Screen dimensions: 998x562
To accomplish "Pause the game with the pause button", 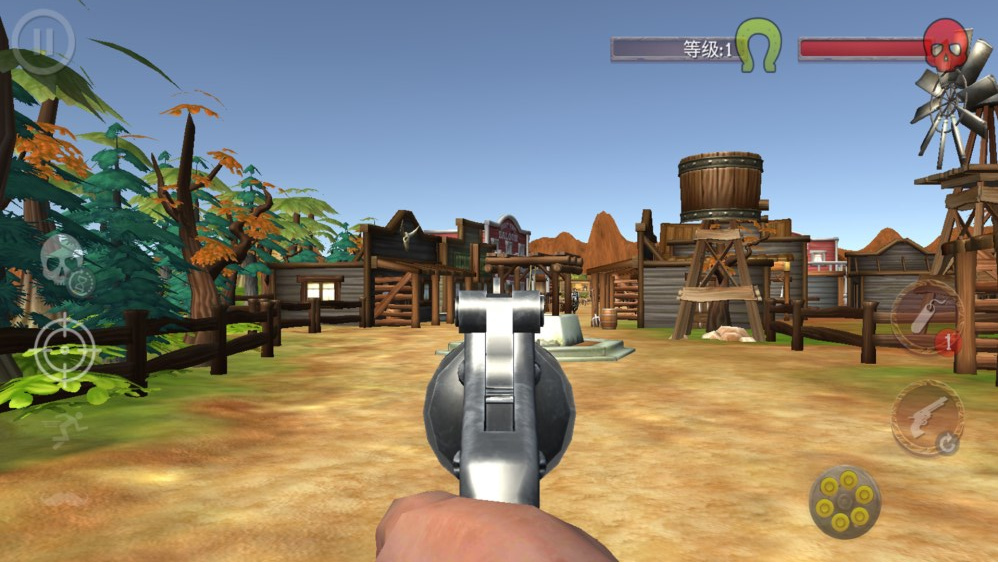I will tap(43, 40).
